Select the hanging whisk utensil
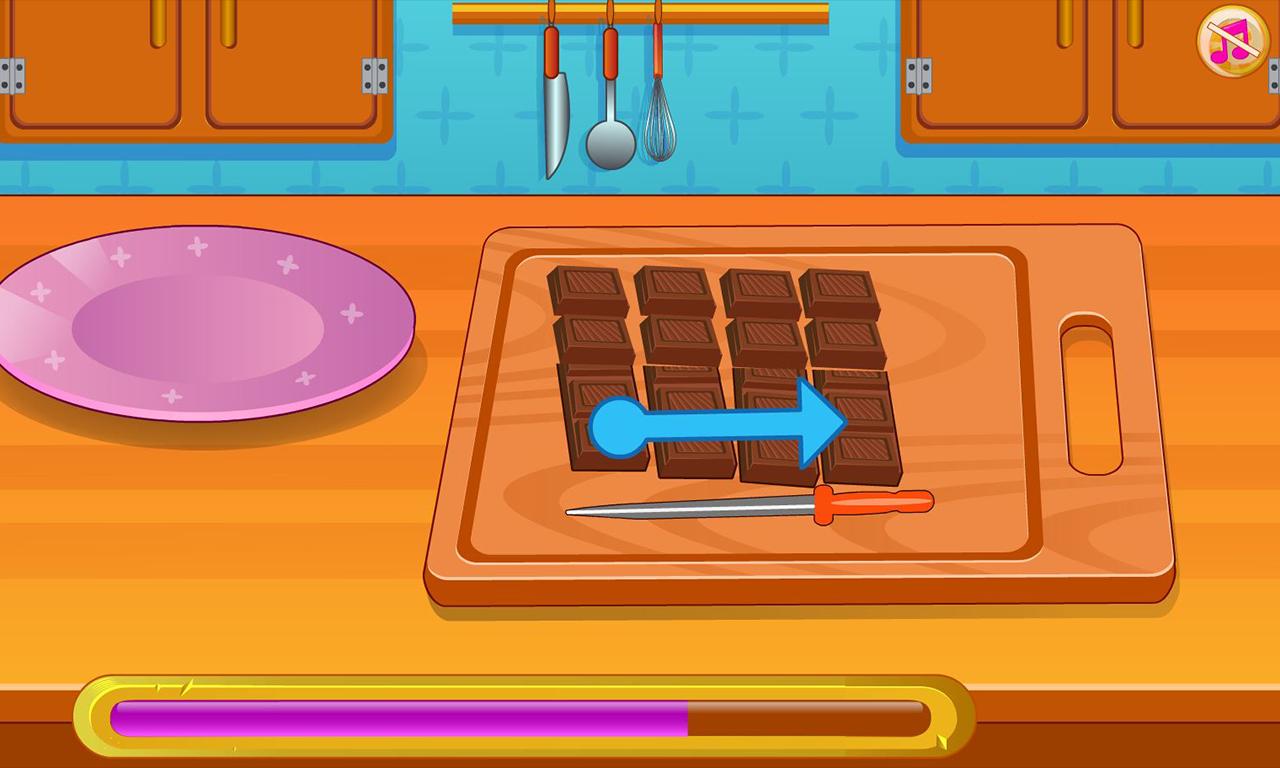The width and height of the screenshot is (1280, 768). click(658, 125)
